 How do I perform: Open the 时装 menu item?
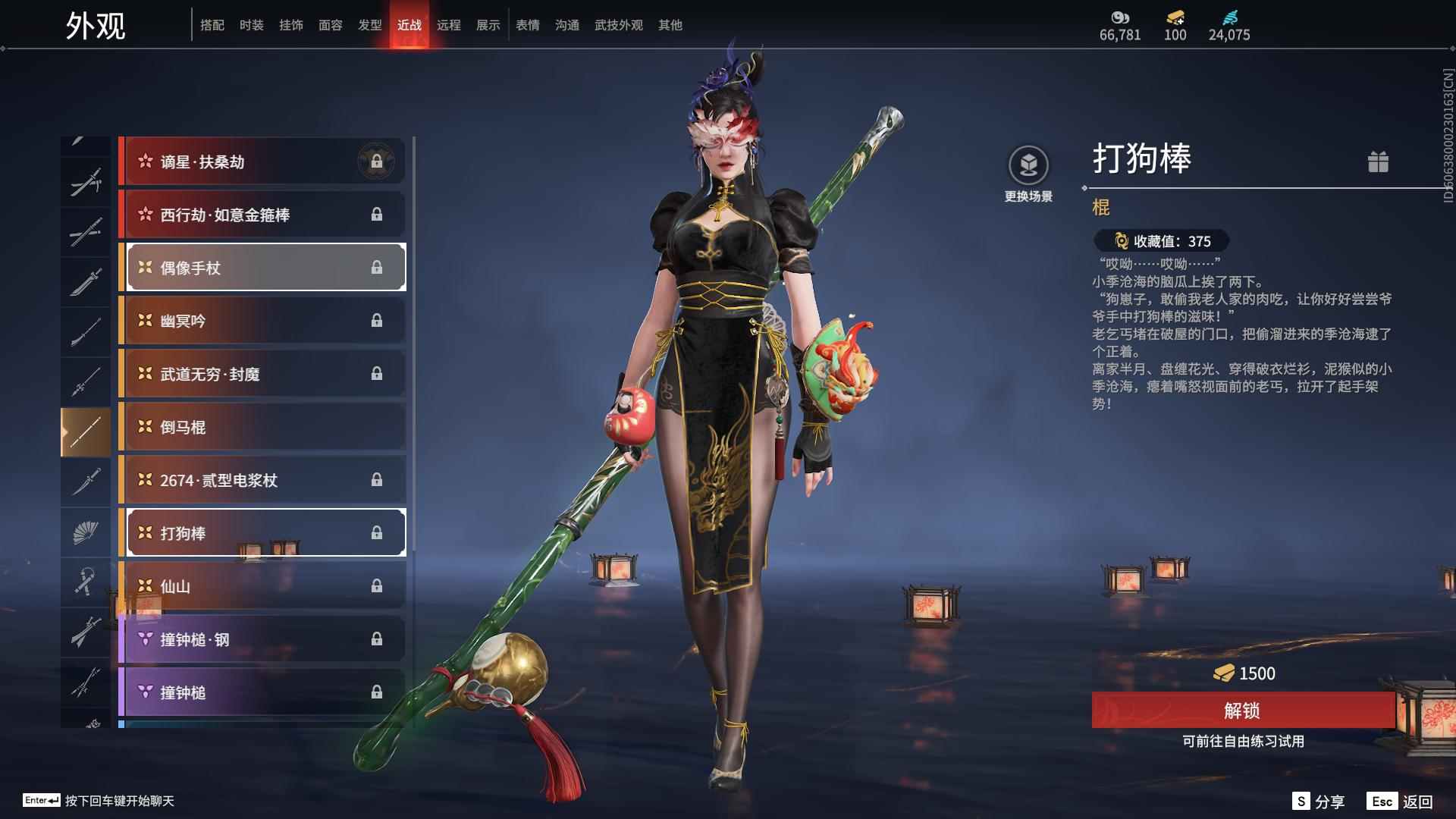point(252,24)
